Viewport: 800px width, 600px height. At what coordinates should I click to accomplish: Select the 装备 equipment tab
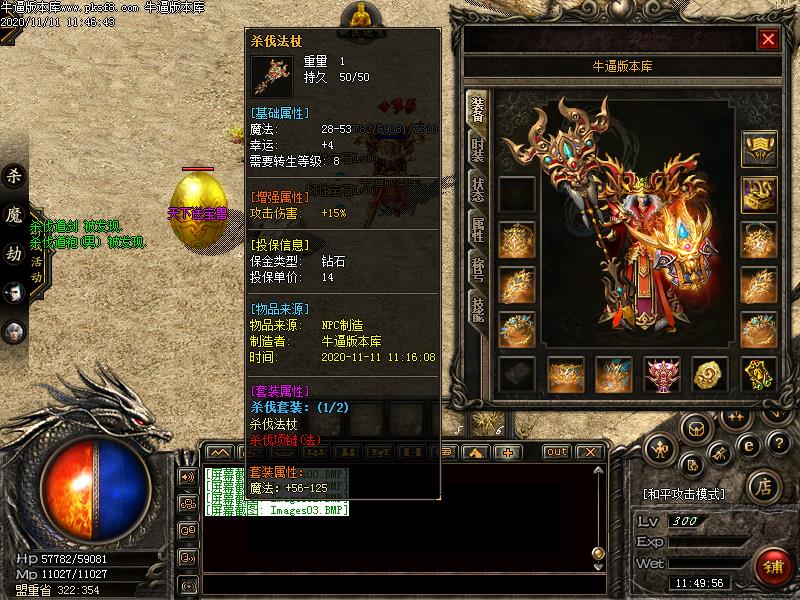(x=477, y=110)
